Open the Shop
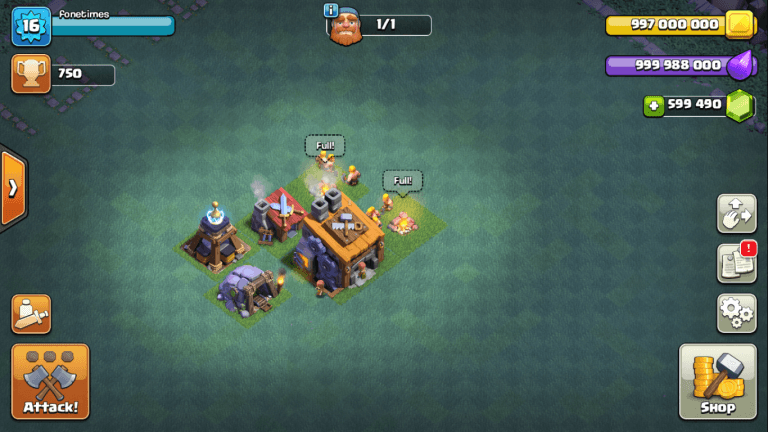Image resolution: width=768 pixels, height=432 pixels. pyautogui.click(x=717, y=382)
